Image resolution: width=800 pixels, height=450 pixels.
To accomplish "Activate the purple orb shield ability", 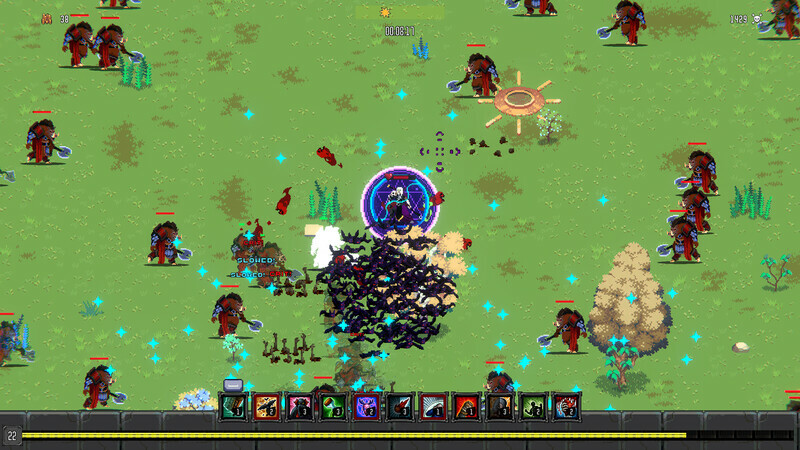I will point(366,405).
